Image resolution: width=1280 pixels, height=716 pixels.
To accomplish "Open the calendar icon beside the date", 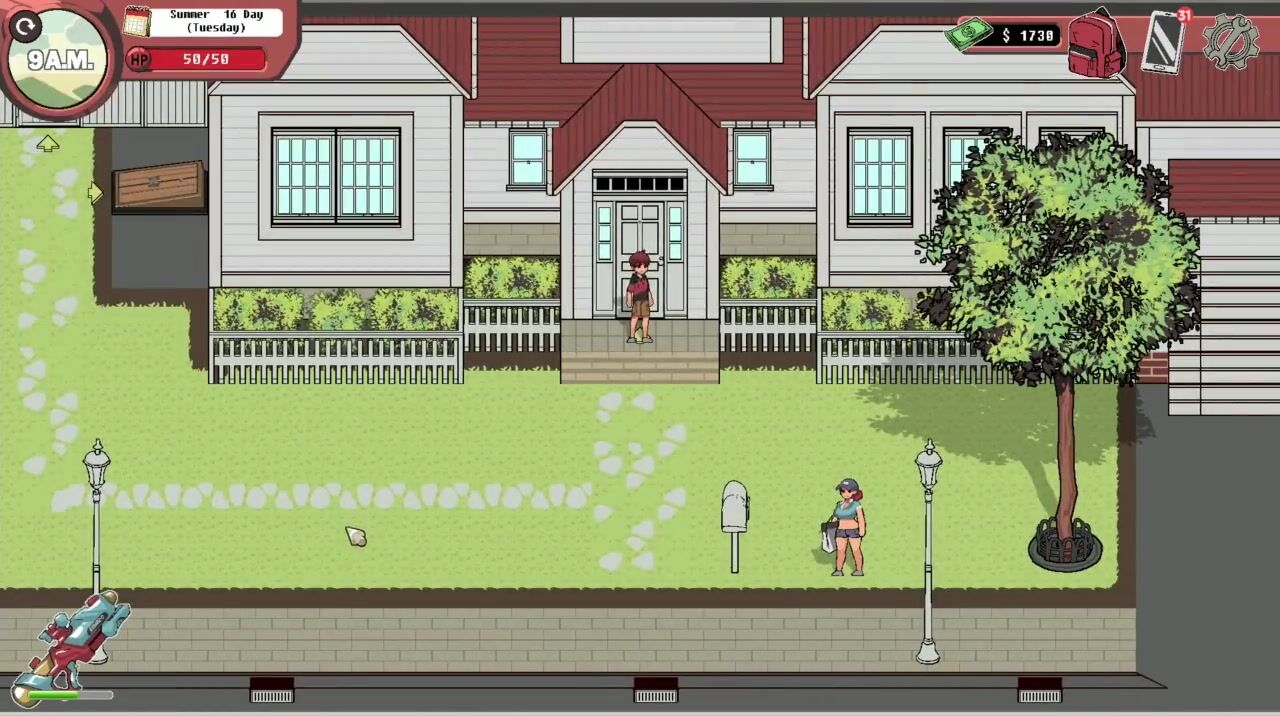I will point(137,21).
